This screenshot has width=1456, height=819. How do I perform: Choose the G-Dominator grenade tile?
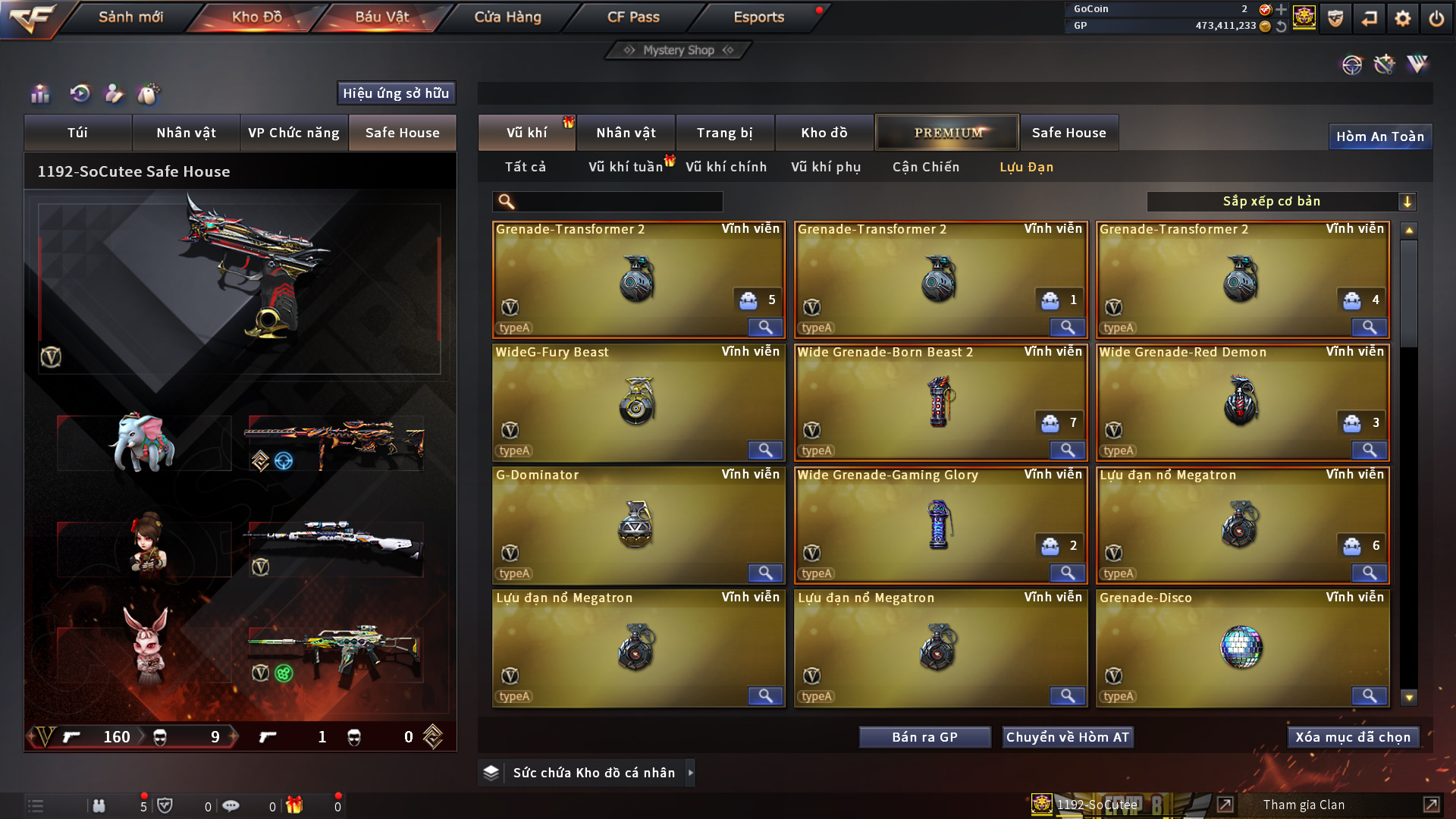pos(637,524)
